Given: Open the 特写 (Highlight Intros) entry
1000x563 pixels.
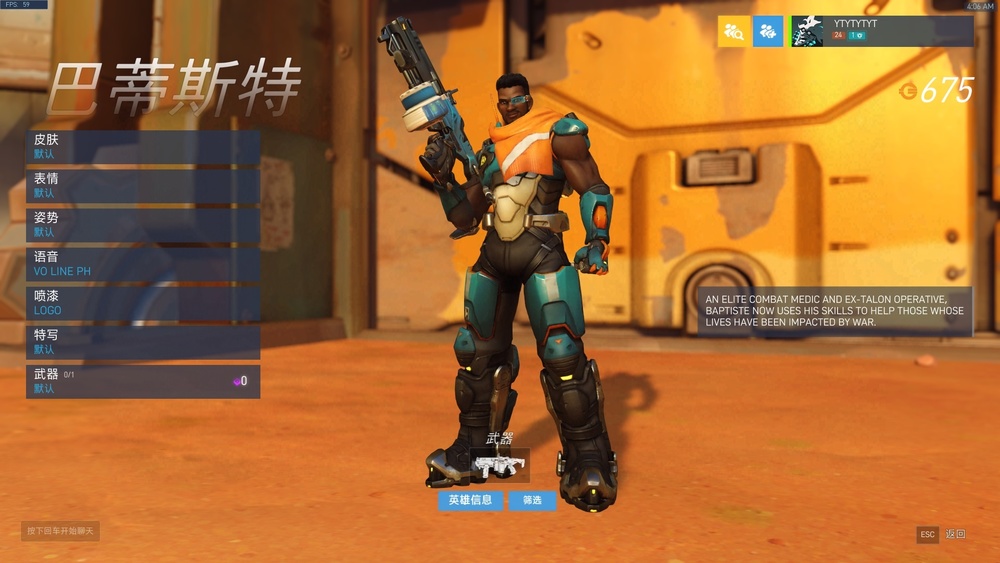Looking at the screenshot, I should [x=143, y=342].
